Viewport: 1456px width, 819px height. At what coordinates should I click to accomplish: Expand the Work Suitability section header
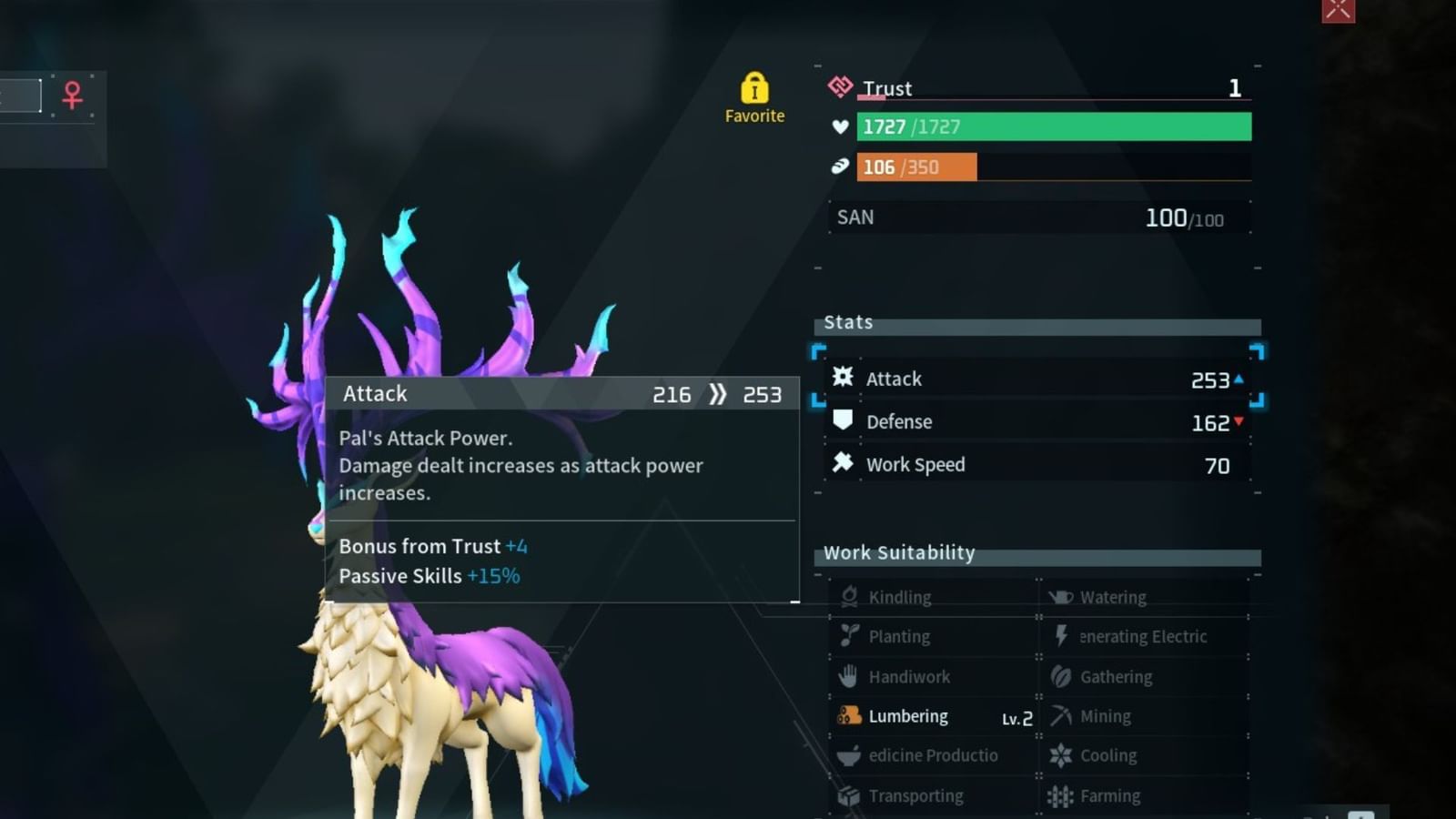click(x=899, y=552)
